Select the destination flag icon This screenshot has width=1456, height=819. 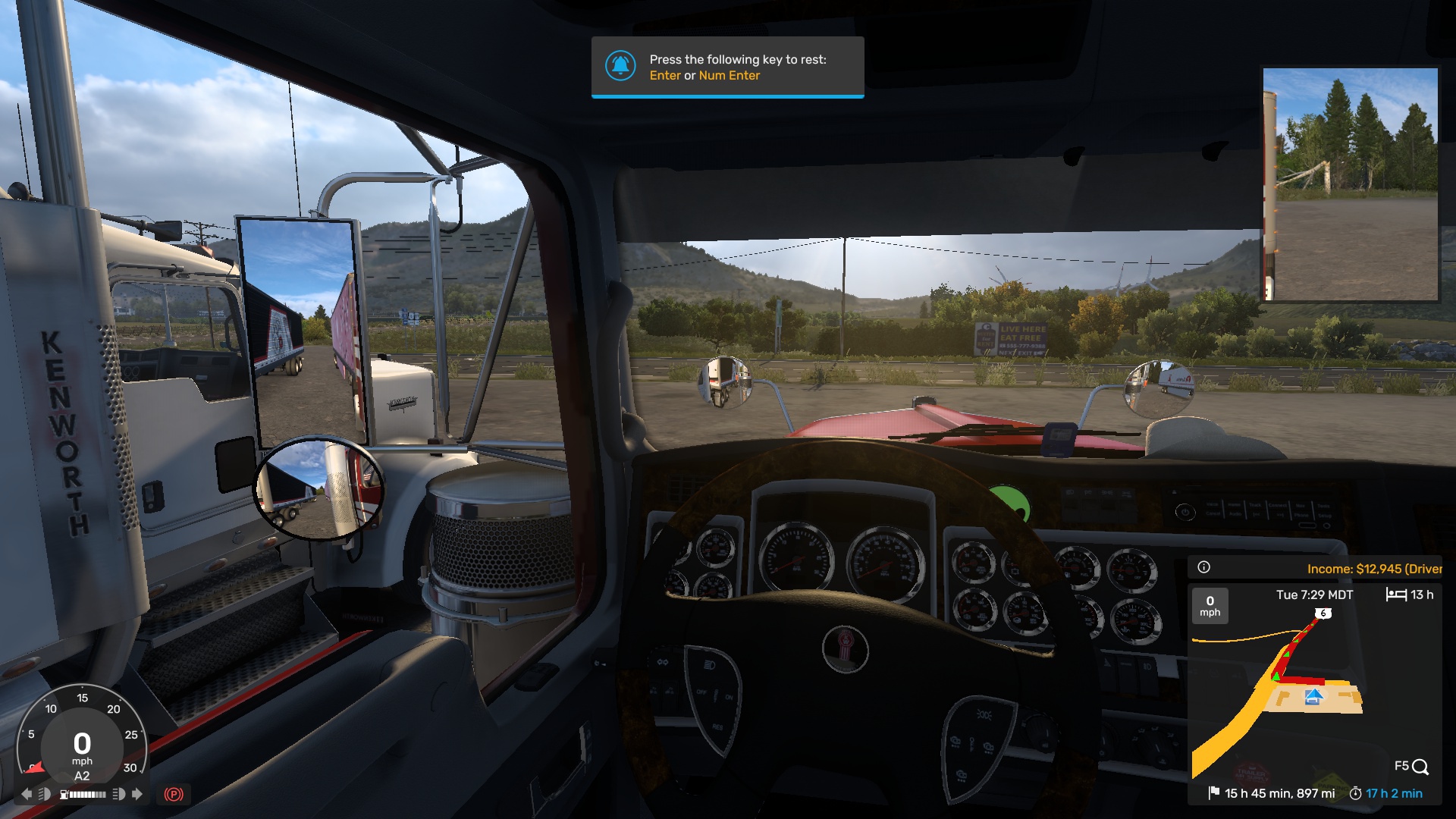tap(1213, 792)
